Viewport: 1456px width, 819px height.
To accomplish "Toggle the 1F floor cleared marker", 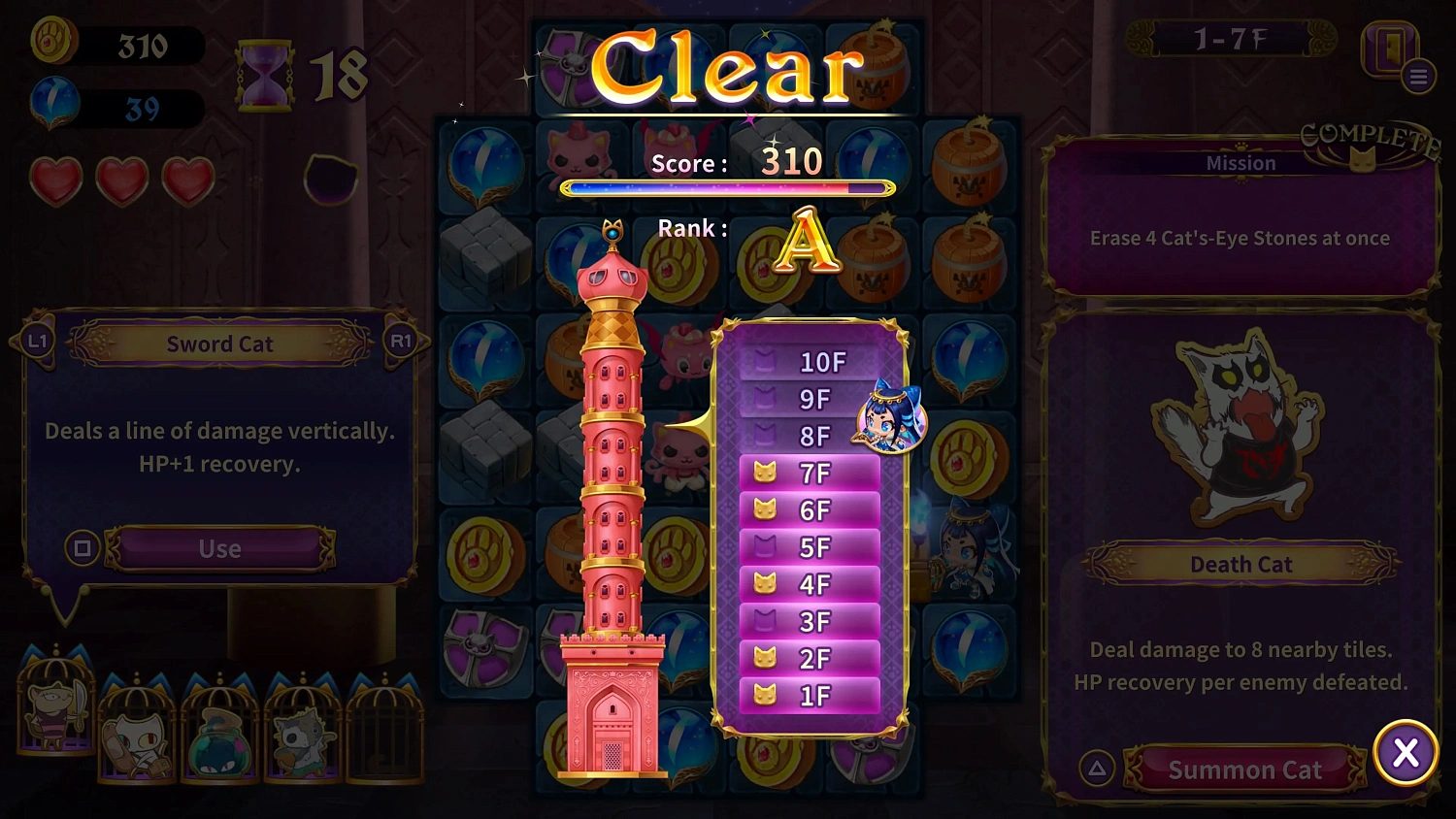I will tap(765, 695).
